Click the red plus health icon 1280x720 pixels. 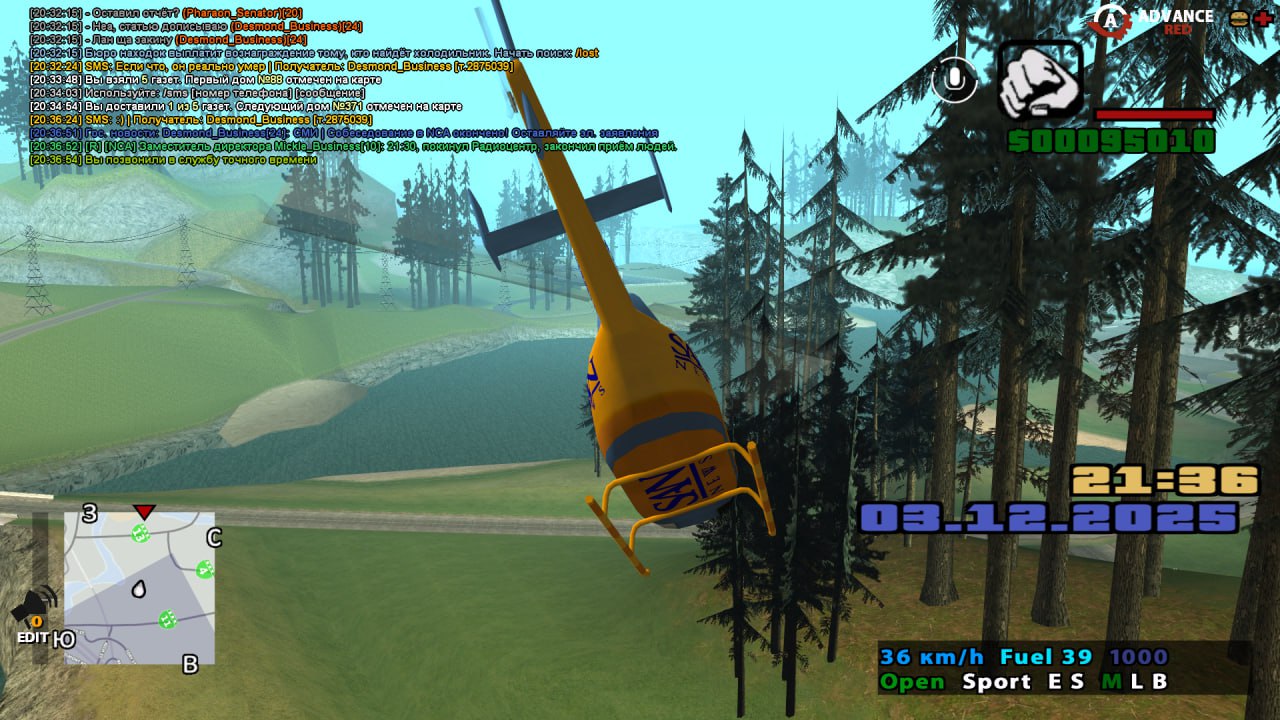(1263, 18)
